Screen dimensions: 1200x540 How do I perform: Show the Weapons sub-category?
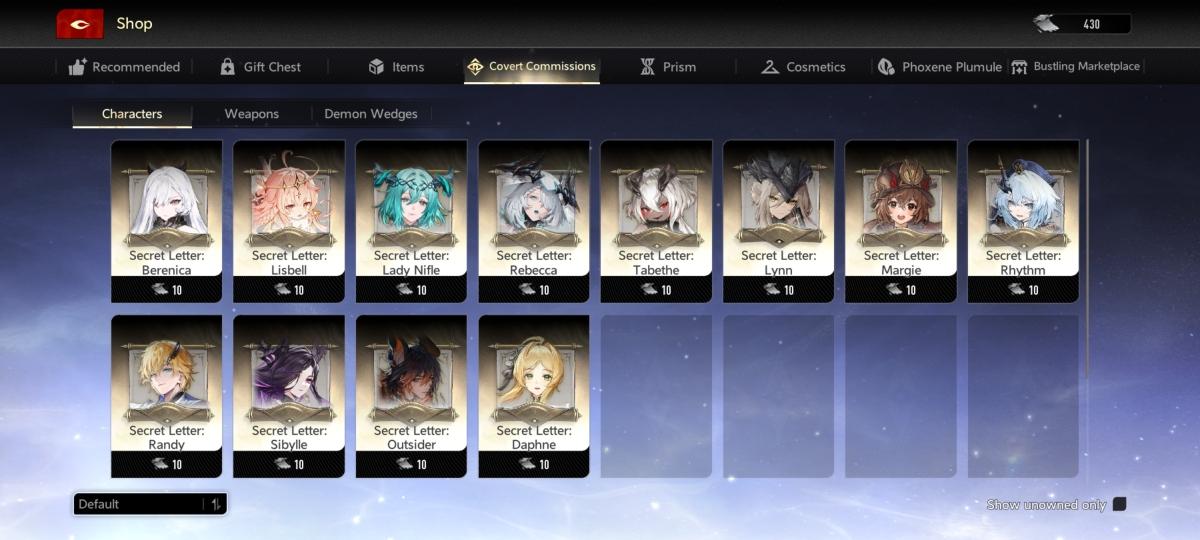pos(251,114)
